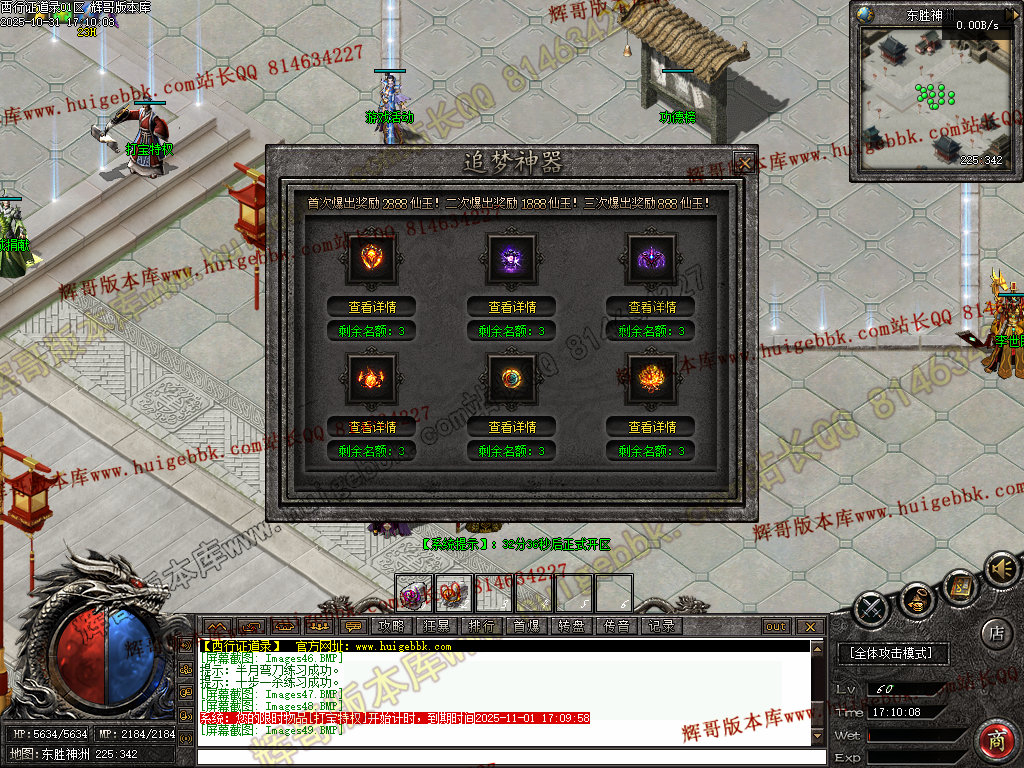Click the out button on chat bar
The width and height of the screenshot is (1024, 768).
(776, 627)
